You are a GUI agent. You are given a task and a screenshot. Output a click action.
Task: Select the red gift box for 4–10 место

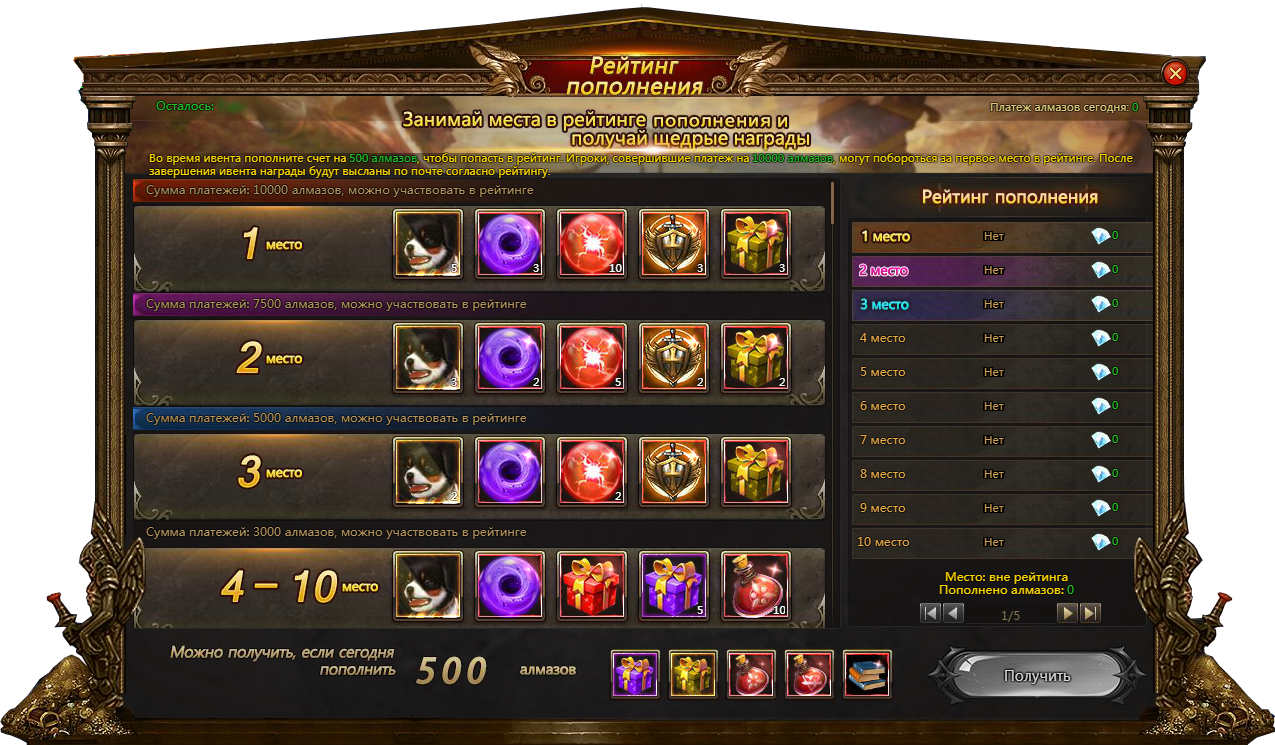pos(592,585)
